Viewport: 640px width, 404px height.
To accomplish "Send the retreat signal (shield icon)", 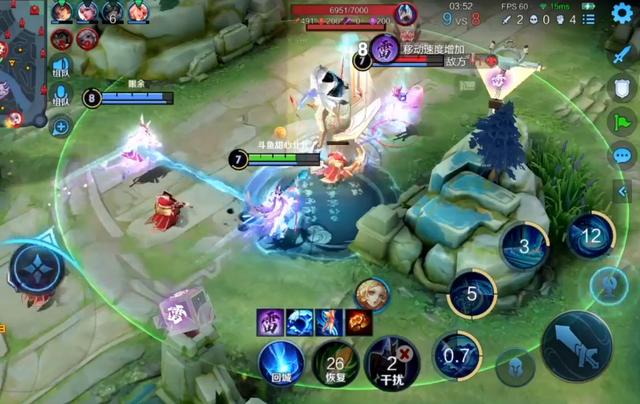I will point(621,87).
